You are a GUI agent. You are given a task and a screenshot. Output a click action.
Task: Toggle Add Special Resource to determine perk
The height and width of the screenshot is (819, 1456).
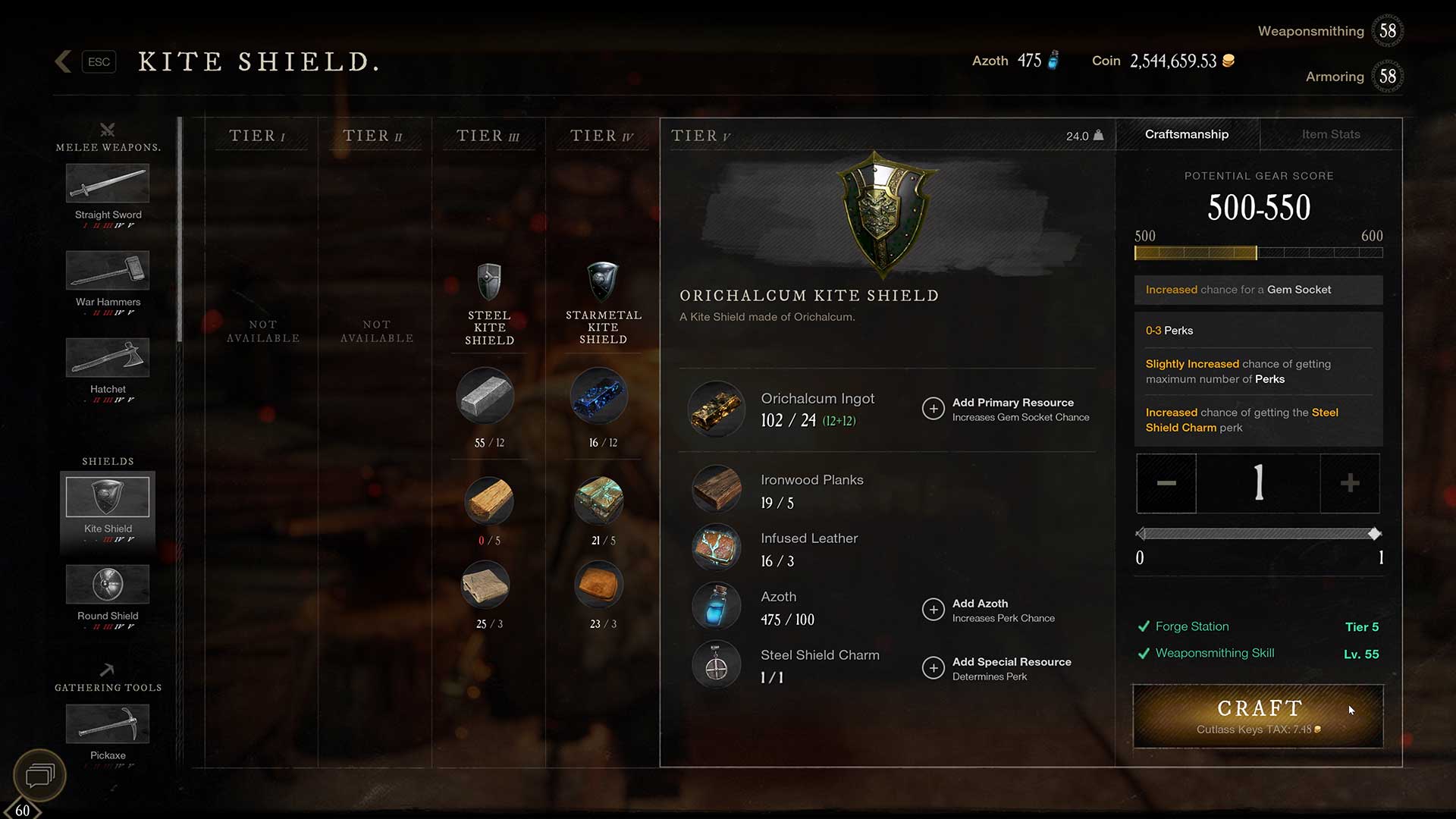click(934, 668)
